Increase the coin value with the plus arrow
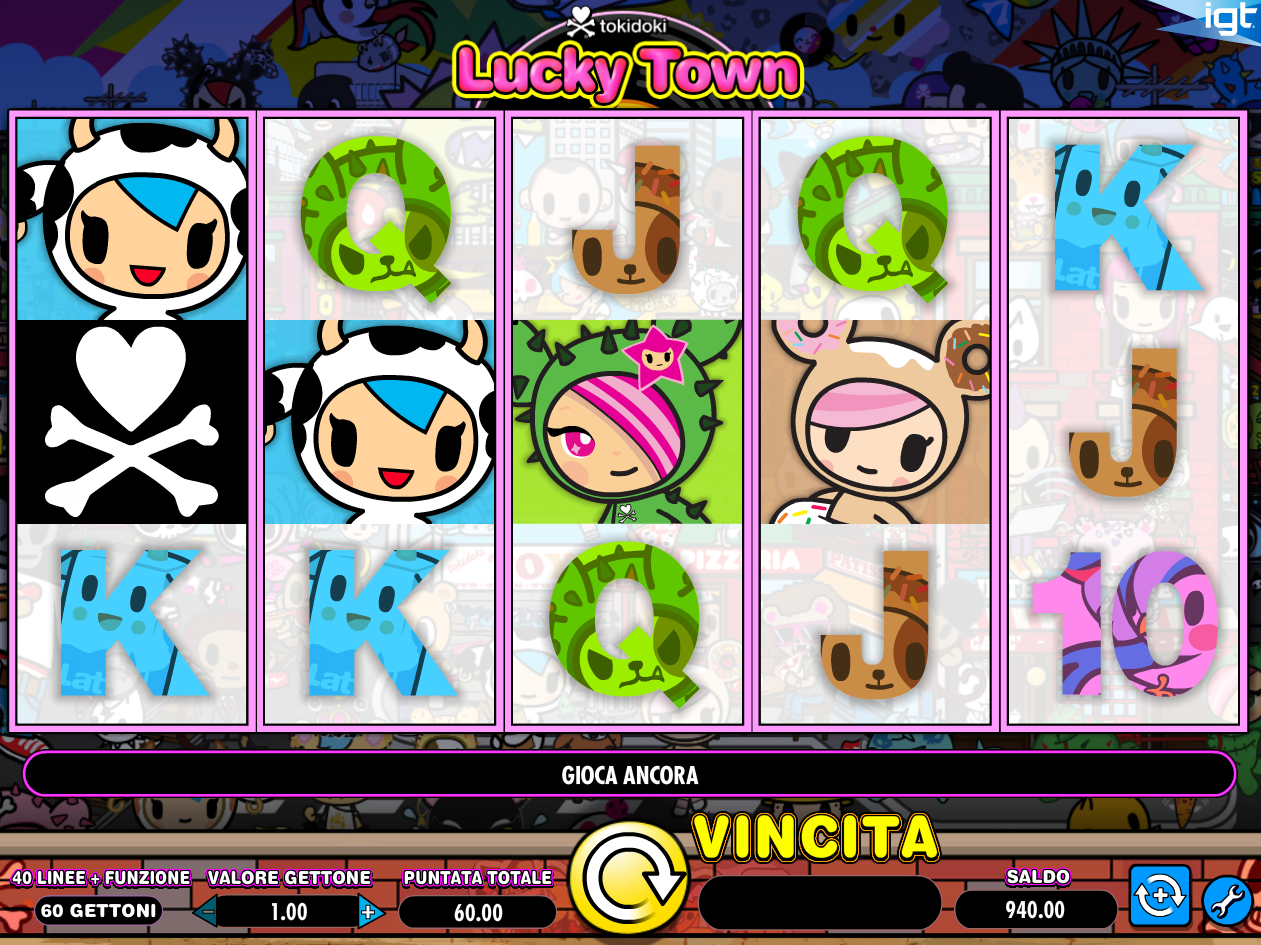The width and height of the screenshot is (1261, 945). [x=368, y=911]
